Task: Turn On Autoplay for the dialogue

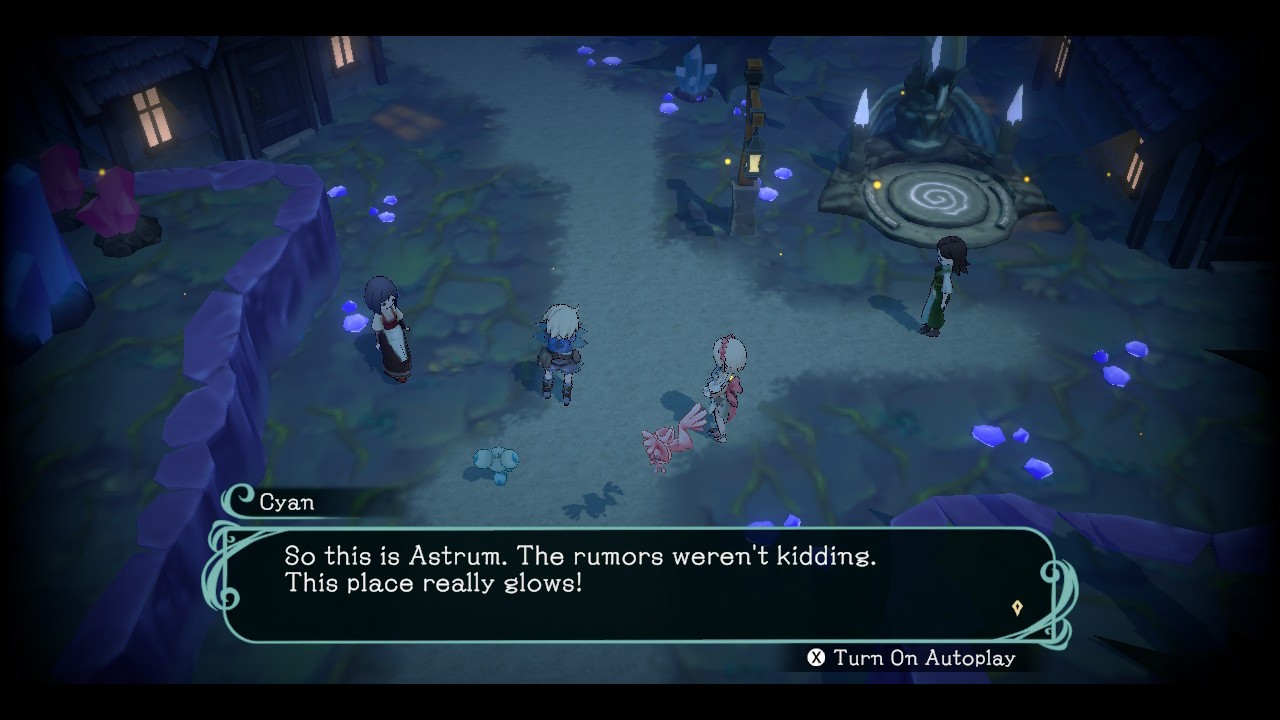Action: [911, 658]
